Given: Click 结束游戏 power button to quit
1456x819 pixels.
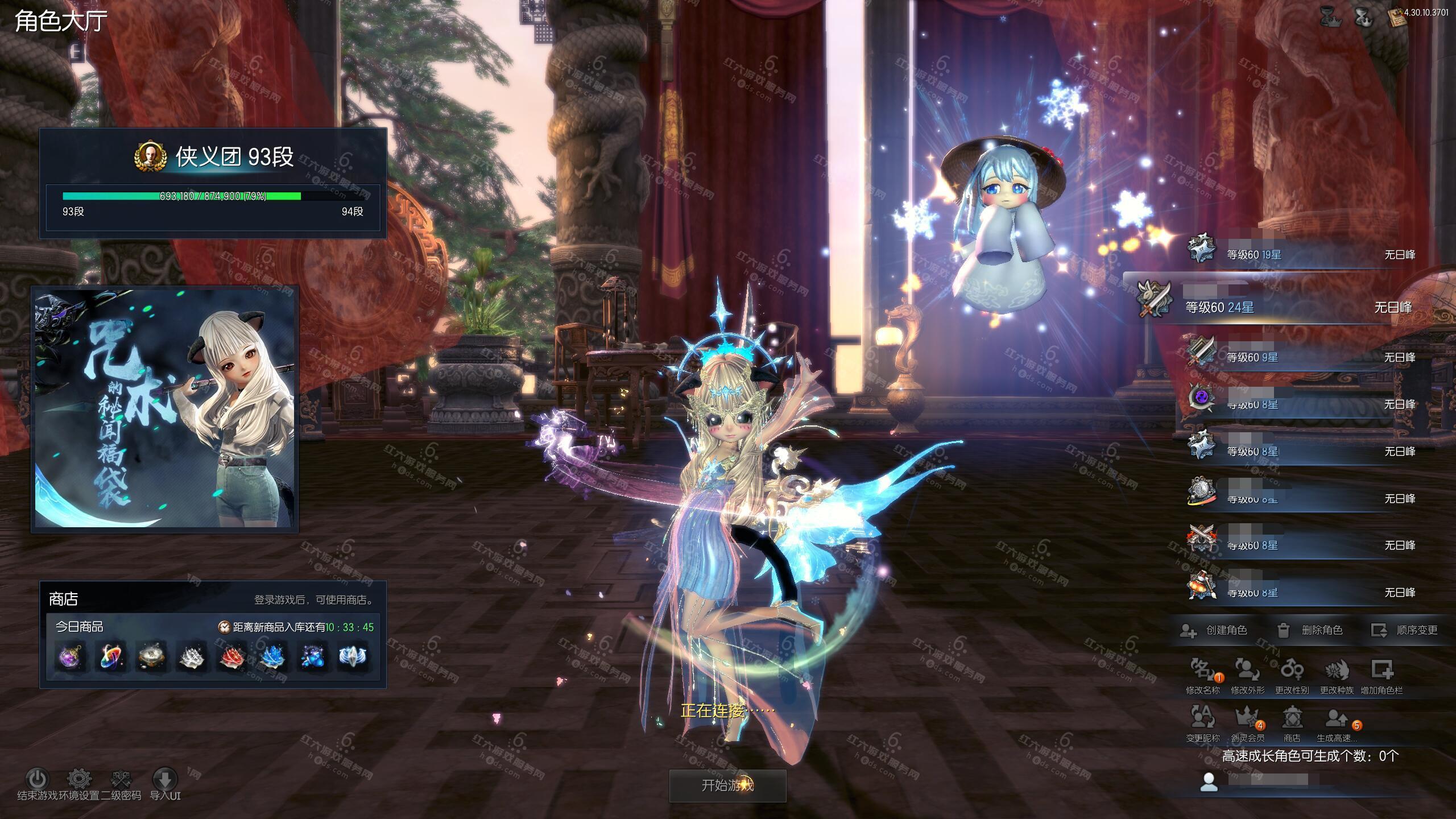Looking at the screenshot, I should pos(38,780).
